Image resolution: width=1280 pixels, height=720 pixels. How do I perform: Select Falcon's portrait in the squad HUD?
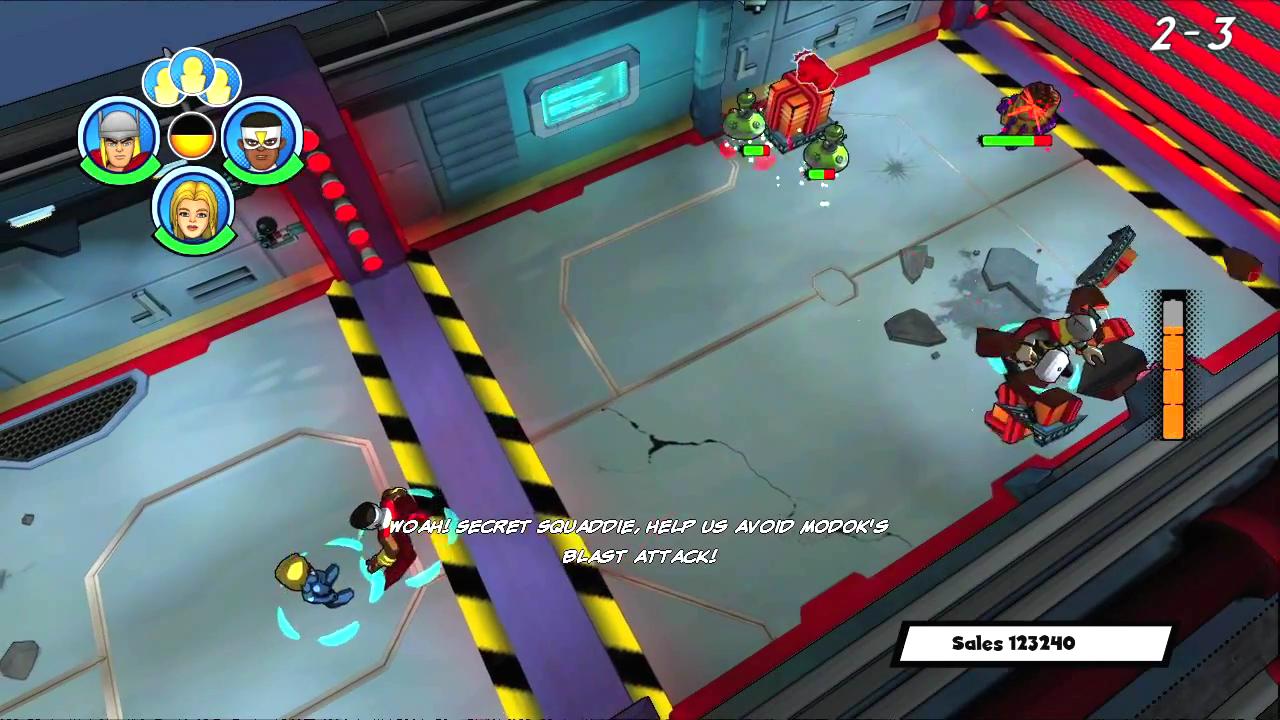point(262,140)
